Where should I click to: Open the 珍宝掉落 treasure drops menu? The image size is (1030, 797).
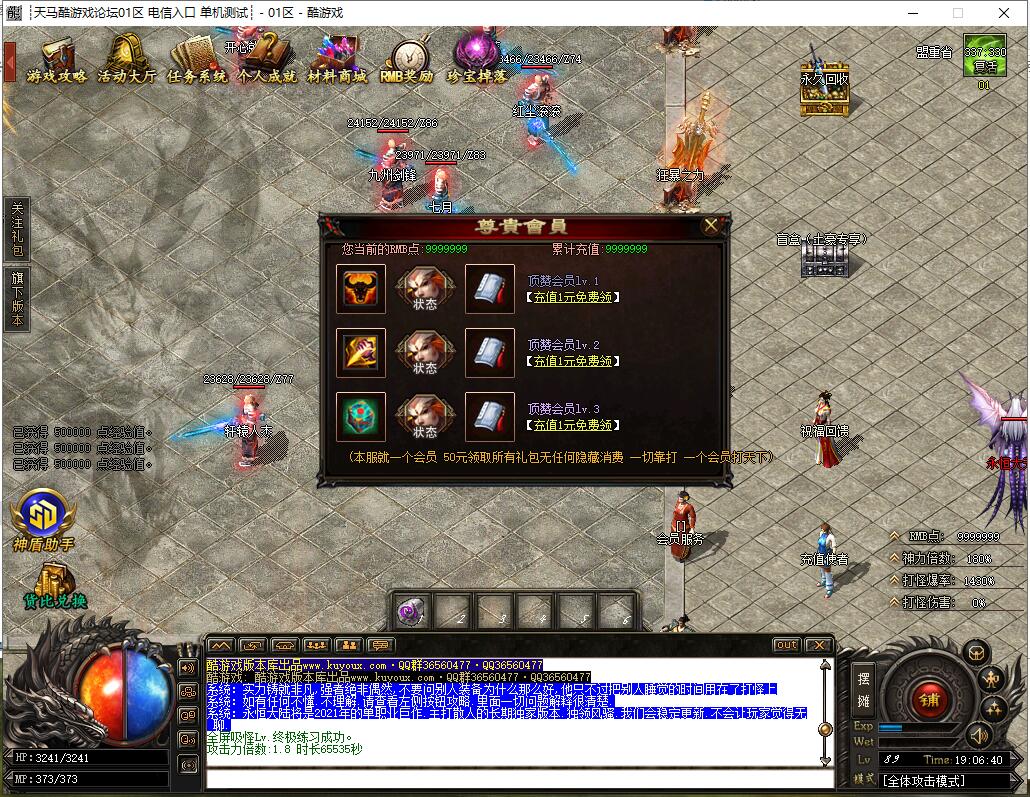[x=476, y=60]
